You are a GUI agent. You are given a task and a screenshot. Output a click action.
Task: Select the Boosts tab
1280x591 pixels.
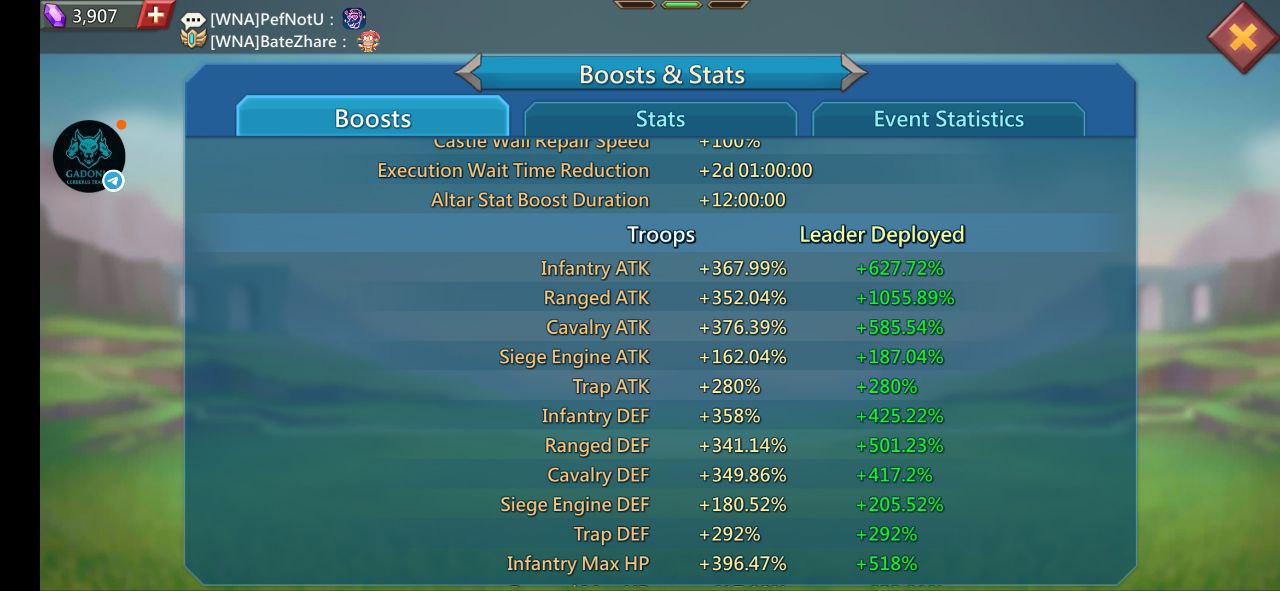pyautogui.click(x=372, y=119)
